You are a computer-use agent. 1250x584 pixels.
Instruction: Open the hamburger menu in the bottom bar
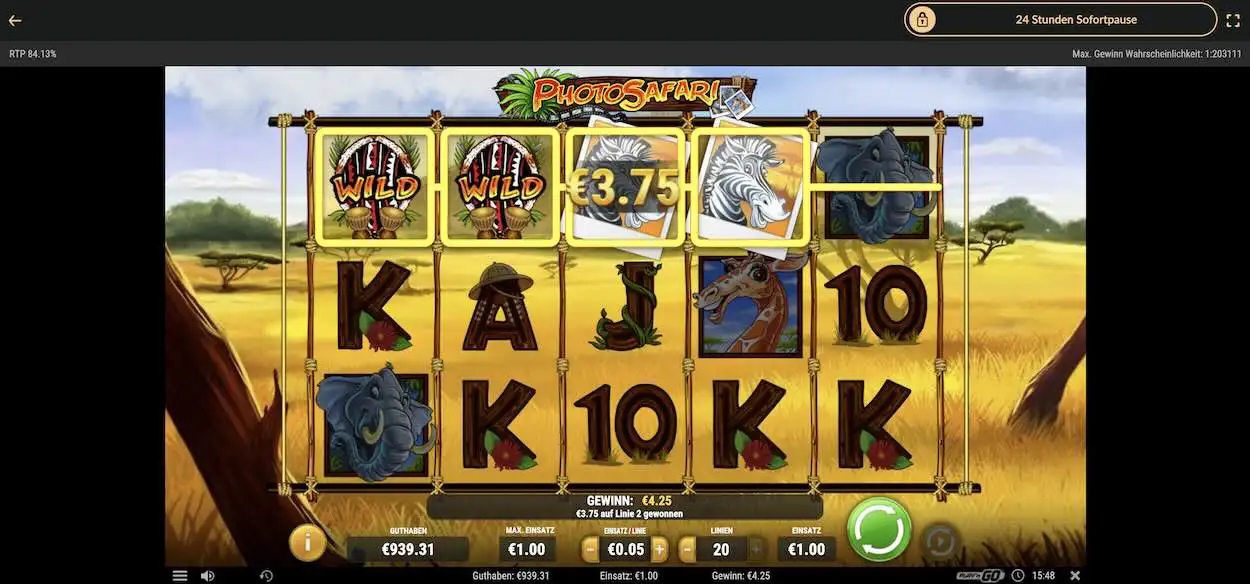(x=180, y=576)
